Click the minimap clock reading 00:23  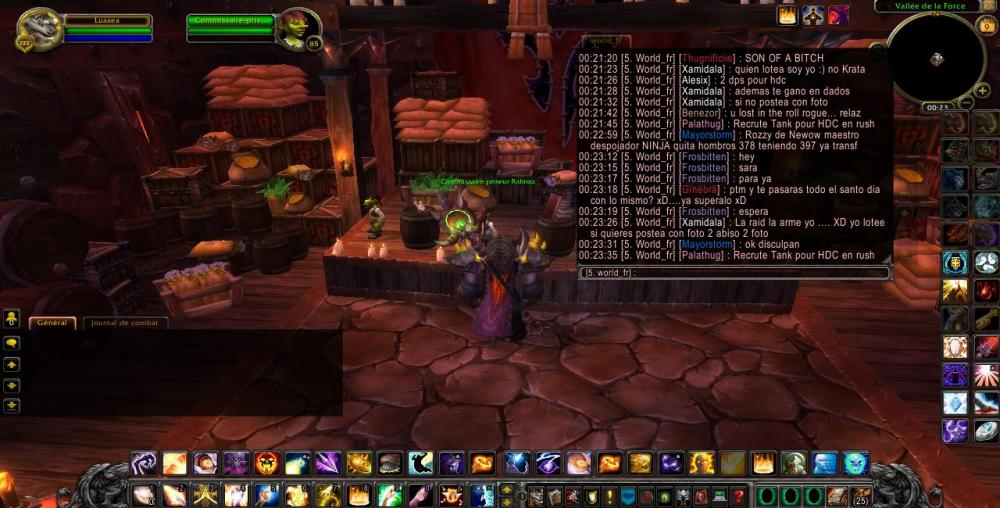coord(937,107)
